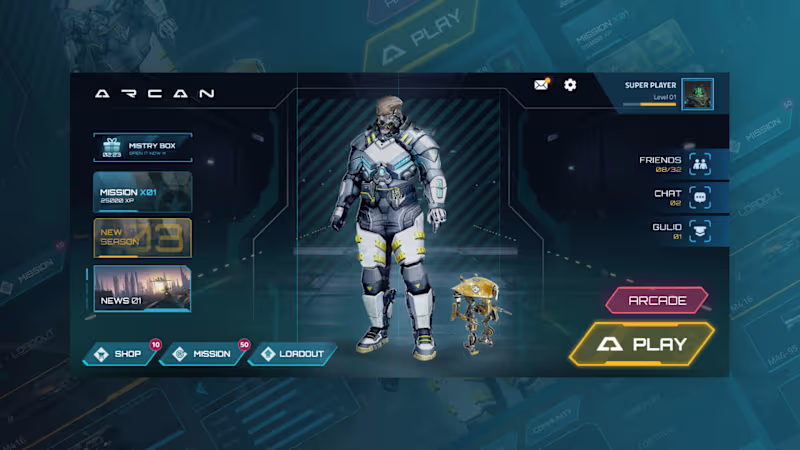The width and height of the screenshot is (800, 450).
Task: Open the MISSION button in the bottom bar
Action: click(203, 354)
